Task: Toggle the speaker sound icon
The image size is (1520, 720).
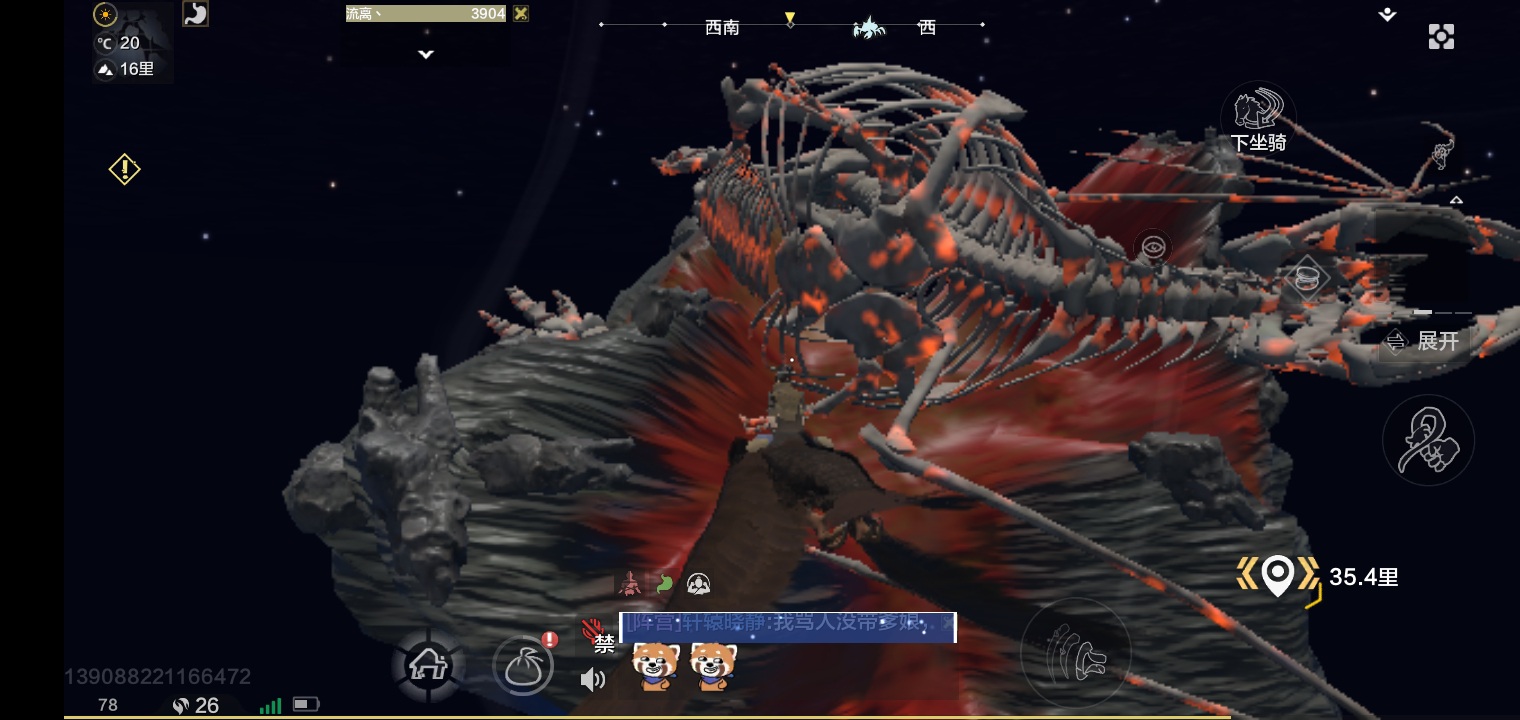Action: tap(592, 680)
